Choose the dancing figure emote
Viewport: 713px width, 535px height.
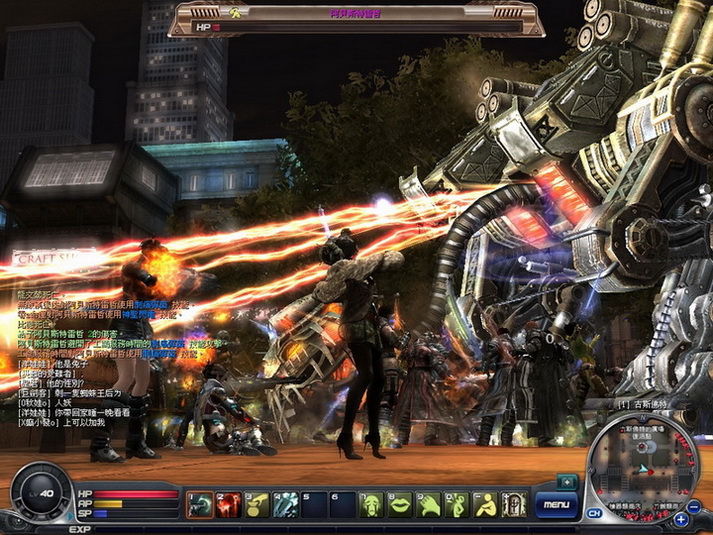457,505
